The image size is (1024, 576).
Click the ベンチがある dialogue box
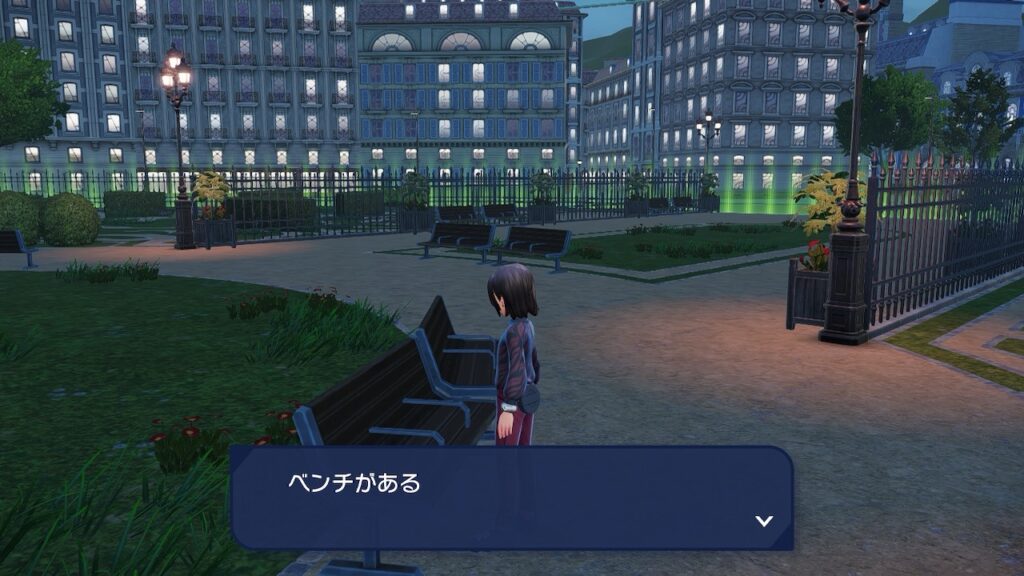pos(511,498)
